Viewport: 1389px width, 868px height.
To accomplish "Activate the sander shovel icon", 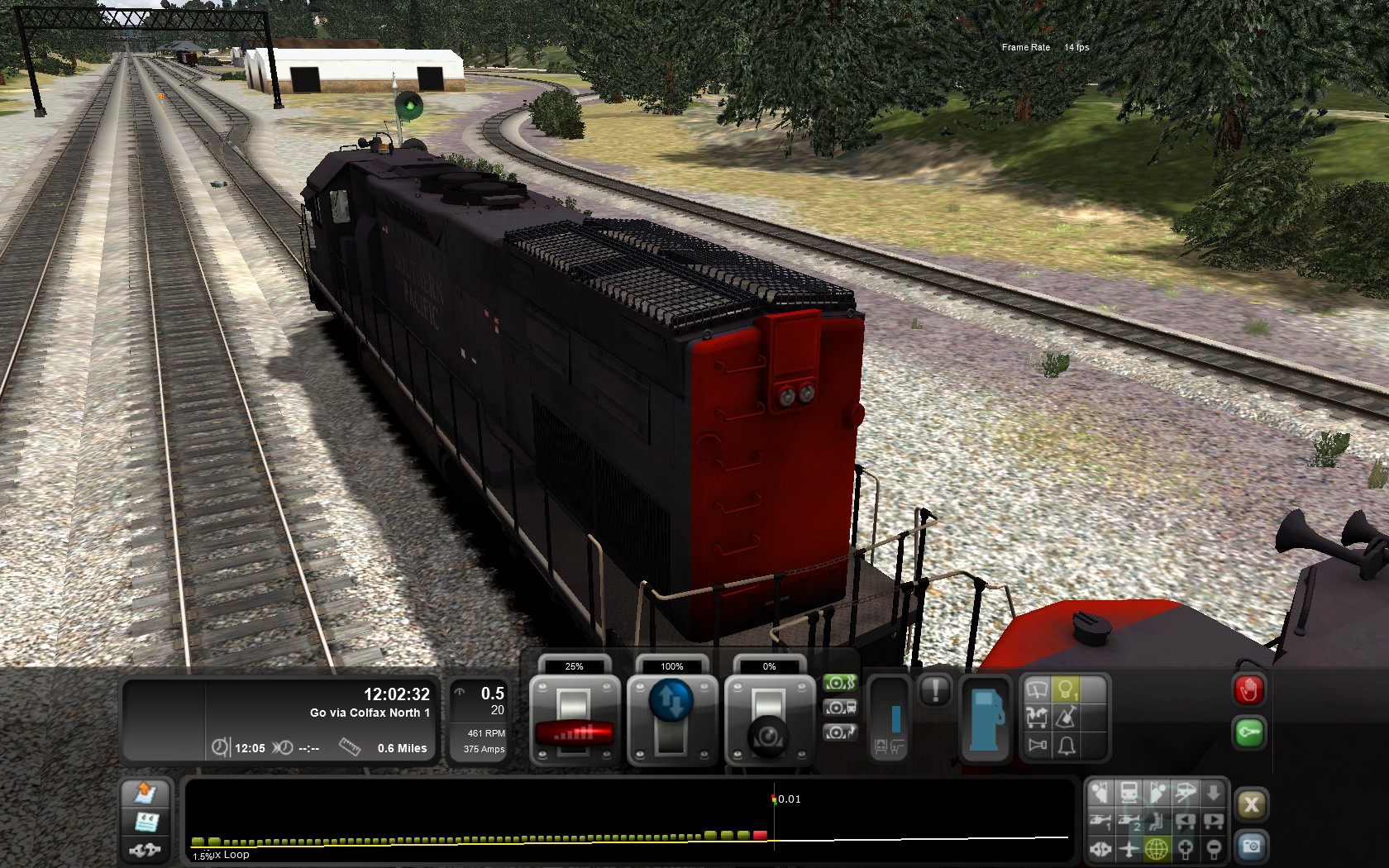I will click(x=1067, y=717).
